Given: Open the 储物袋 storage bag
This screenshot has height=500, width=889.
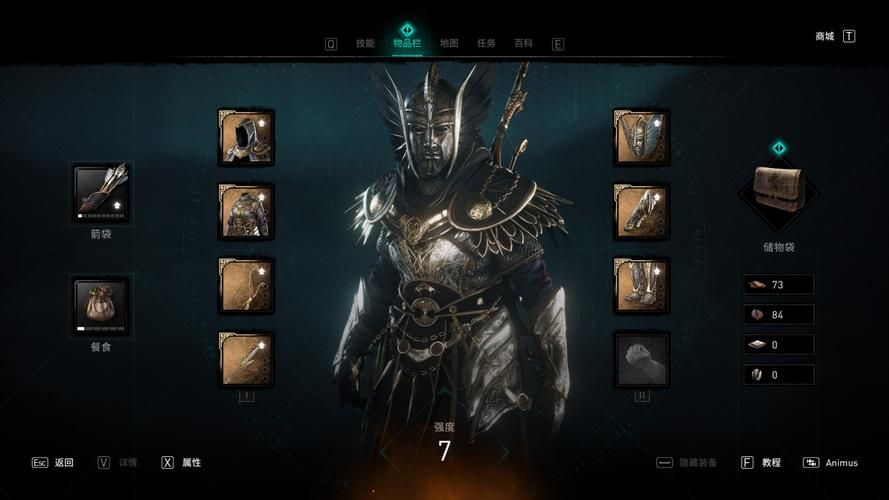Looking at the screenshot, I should click(x=778, y=192).
